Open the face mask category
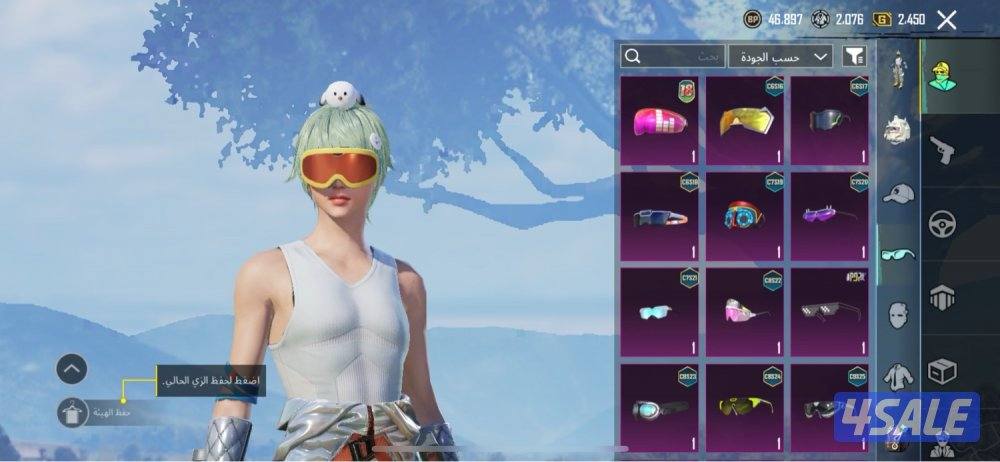Screen dimensions: 1000x462 898,315
